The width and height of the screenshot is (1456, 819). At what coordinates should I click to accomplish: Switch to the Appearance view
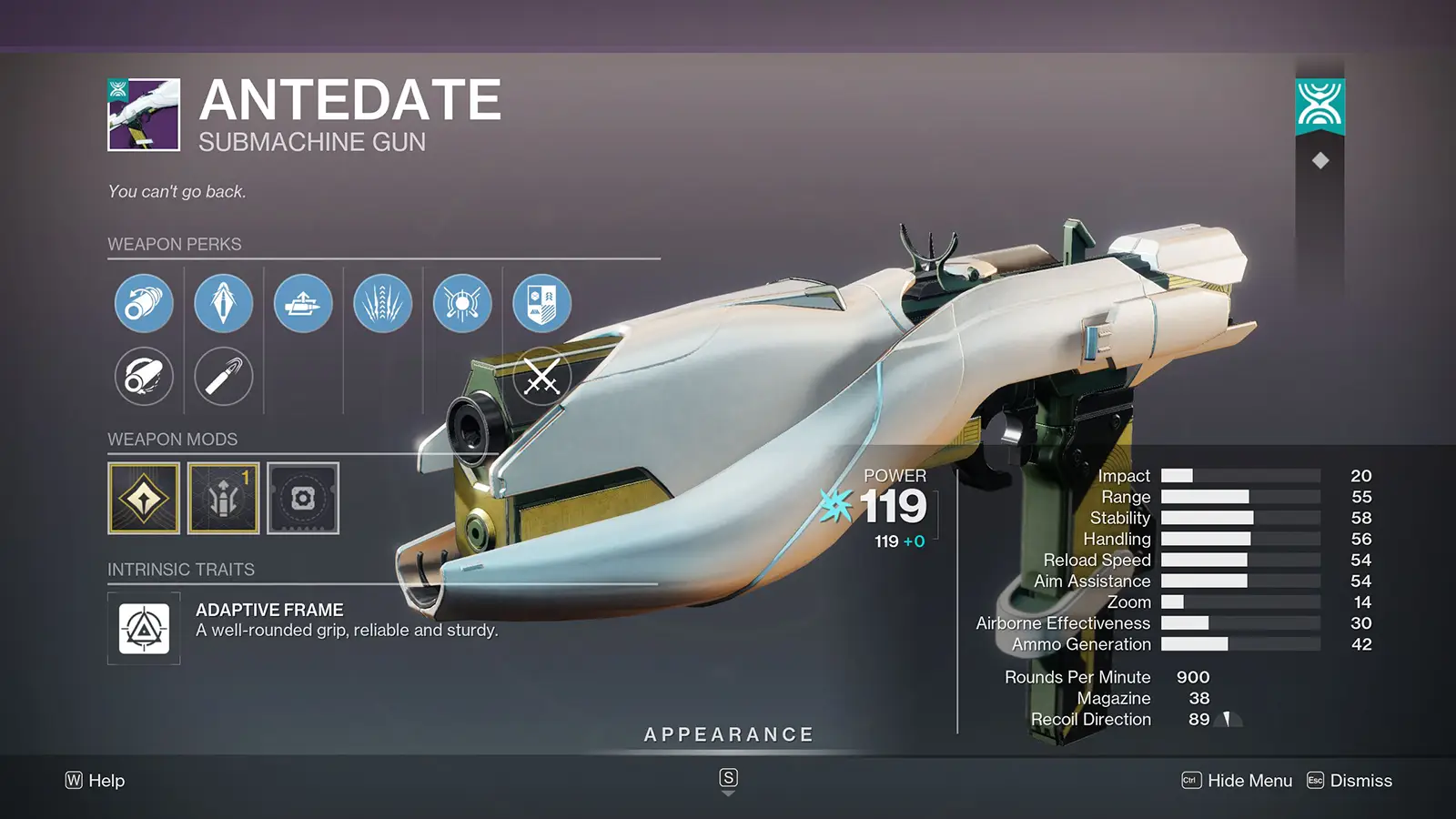point(728,733)
